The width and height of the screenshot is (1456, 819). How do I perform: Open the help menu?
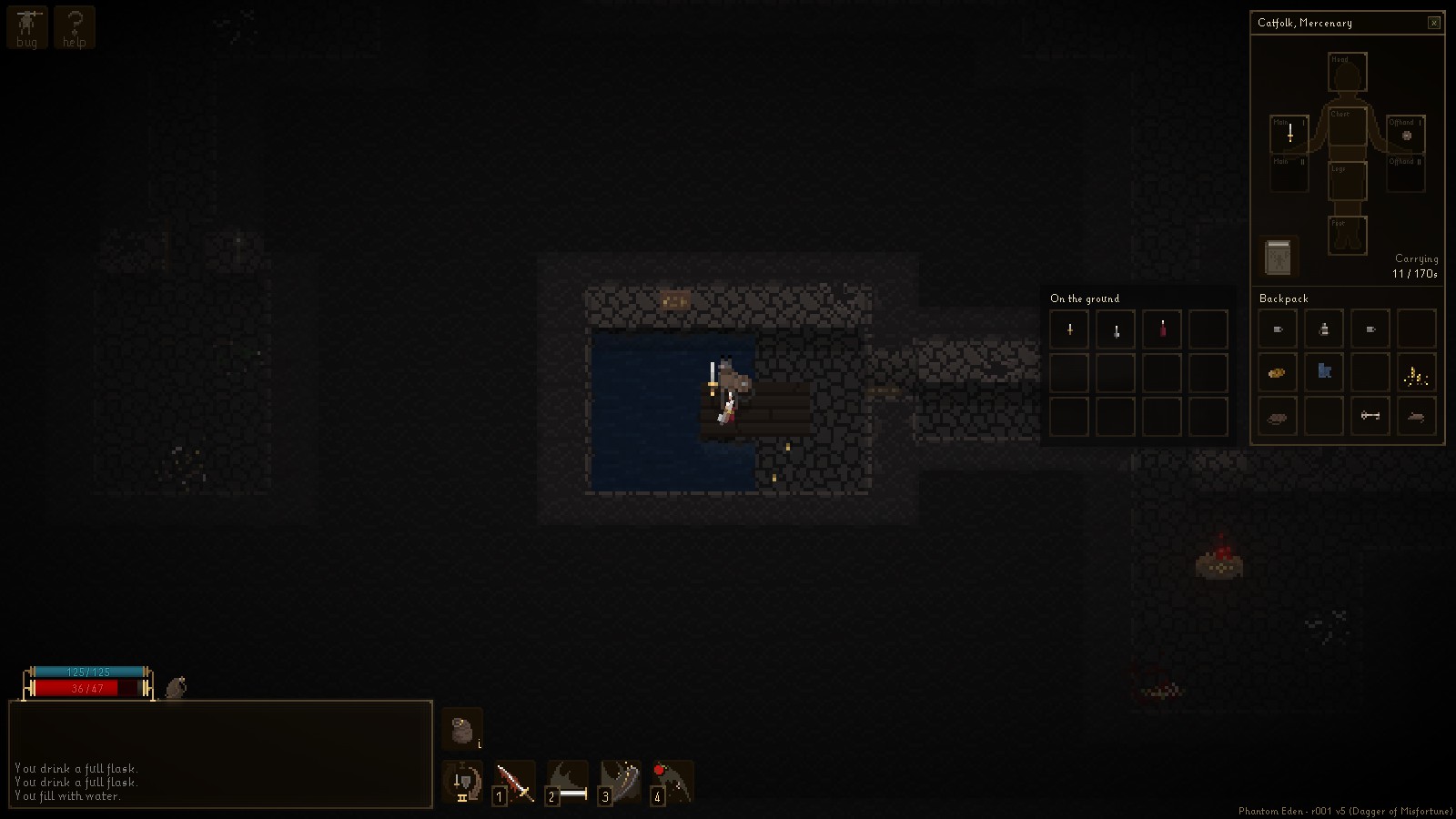tap(75, 27)
